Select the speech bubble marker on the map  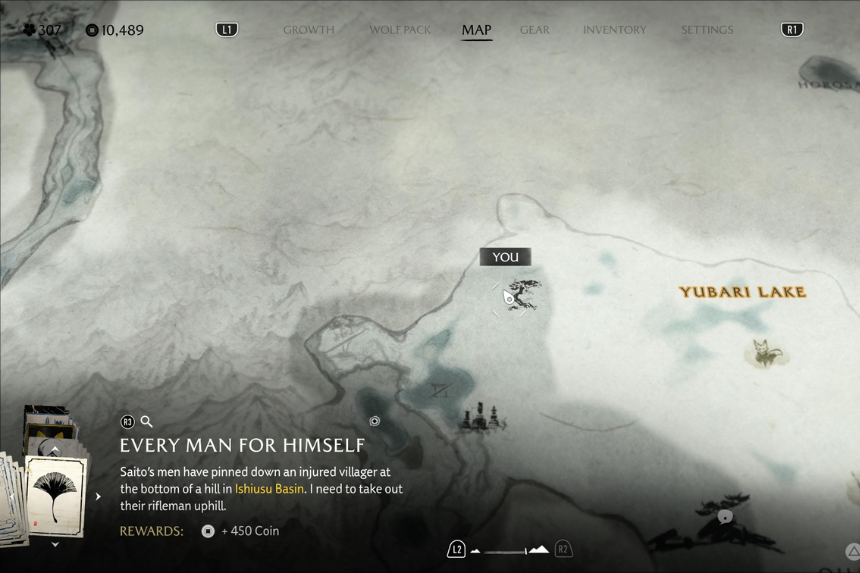click(x=725, y=517)
